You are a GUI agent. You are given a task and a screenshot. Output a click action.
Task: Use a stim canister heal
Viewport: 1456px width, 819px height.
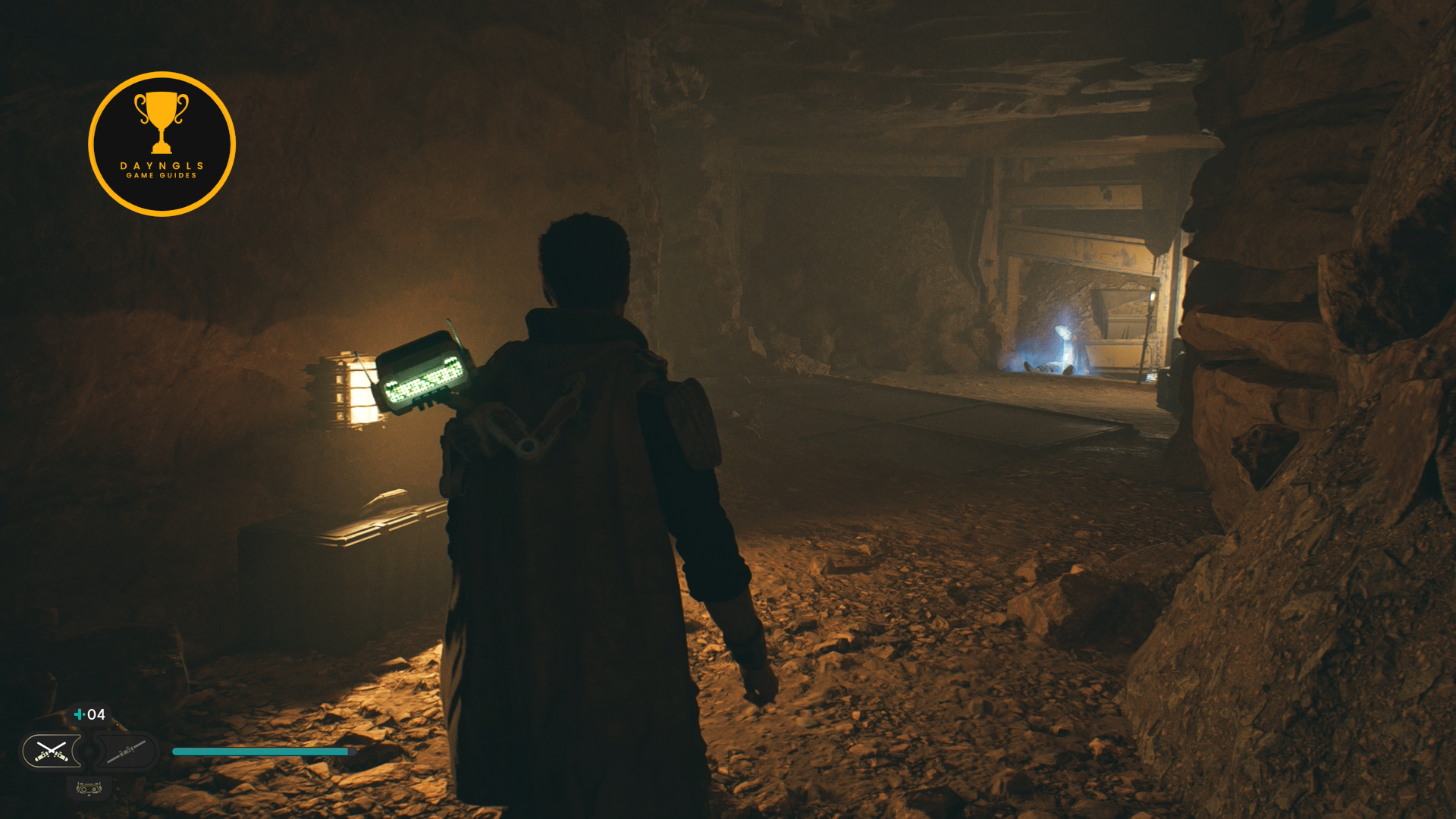pos(89,714)
